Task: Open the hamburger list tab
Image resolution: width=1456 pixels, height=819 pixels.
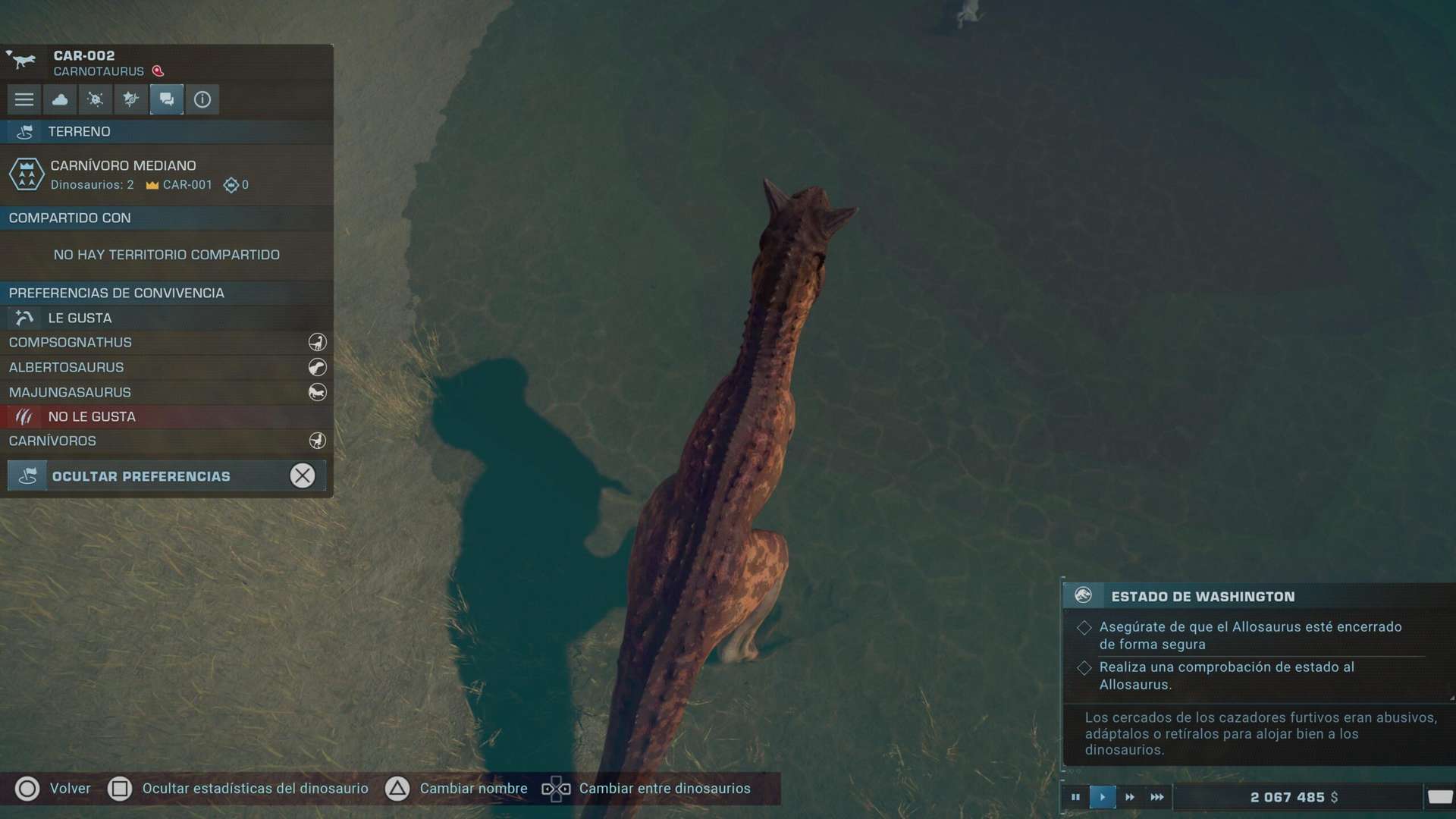Action: coord(24,99)
